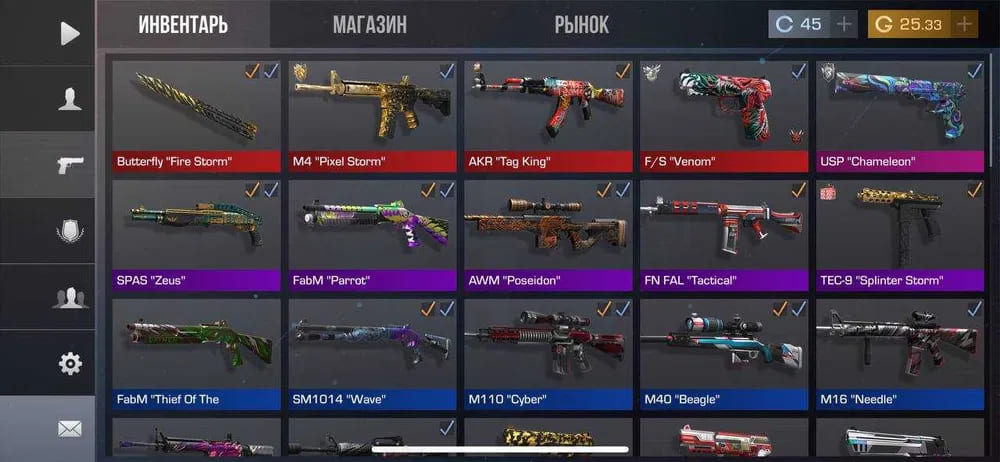Viewport: 1000px width, 462px height.
Task: Pick the USP "Chameleon" pistol skin
Action: point(899,115)
